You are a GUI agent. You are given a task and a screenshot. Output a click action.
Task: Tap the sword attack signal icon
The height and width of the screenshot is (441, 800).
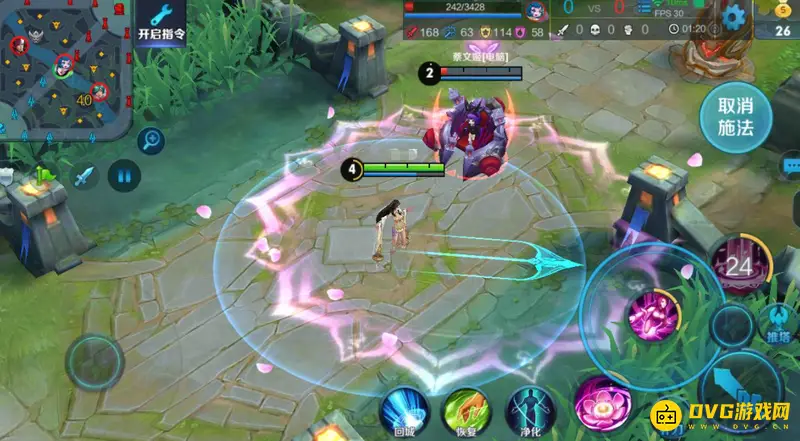[x=83, y=178]
